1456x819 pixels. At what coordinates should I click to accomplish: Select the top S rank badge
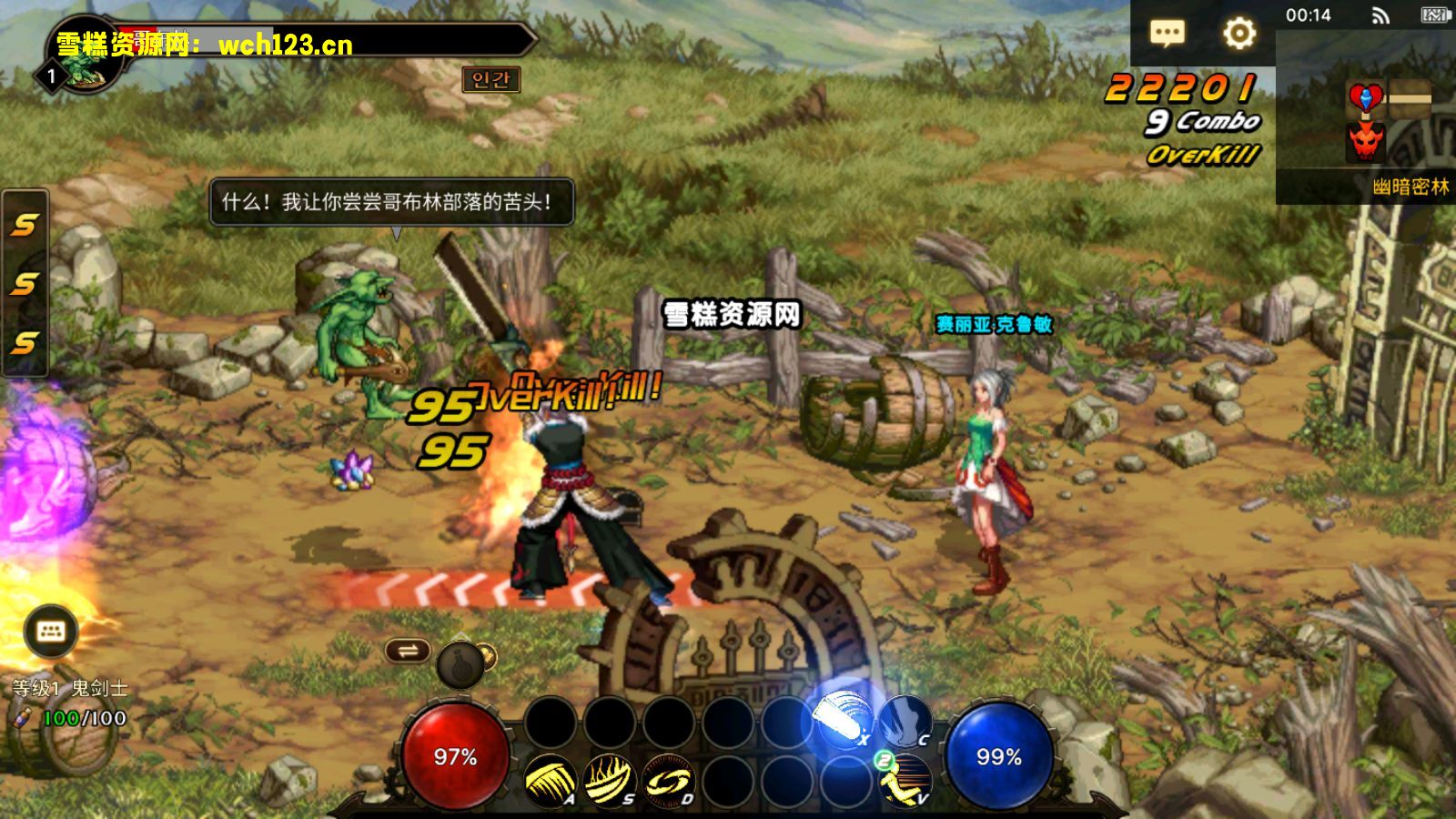click(x=25, y=224)
